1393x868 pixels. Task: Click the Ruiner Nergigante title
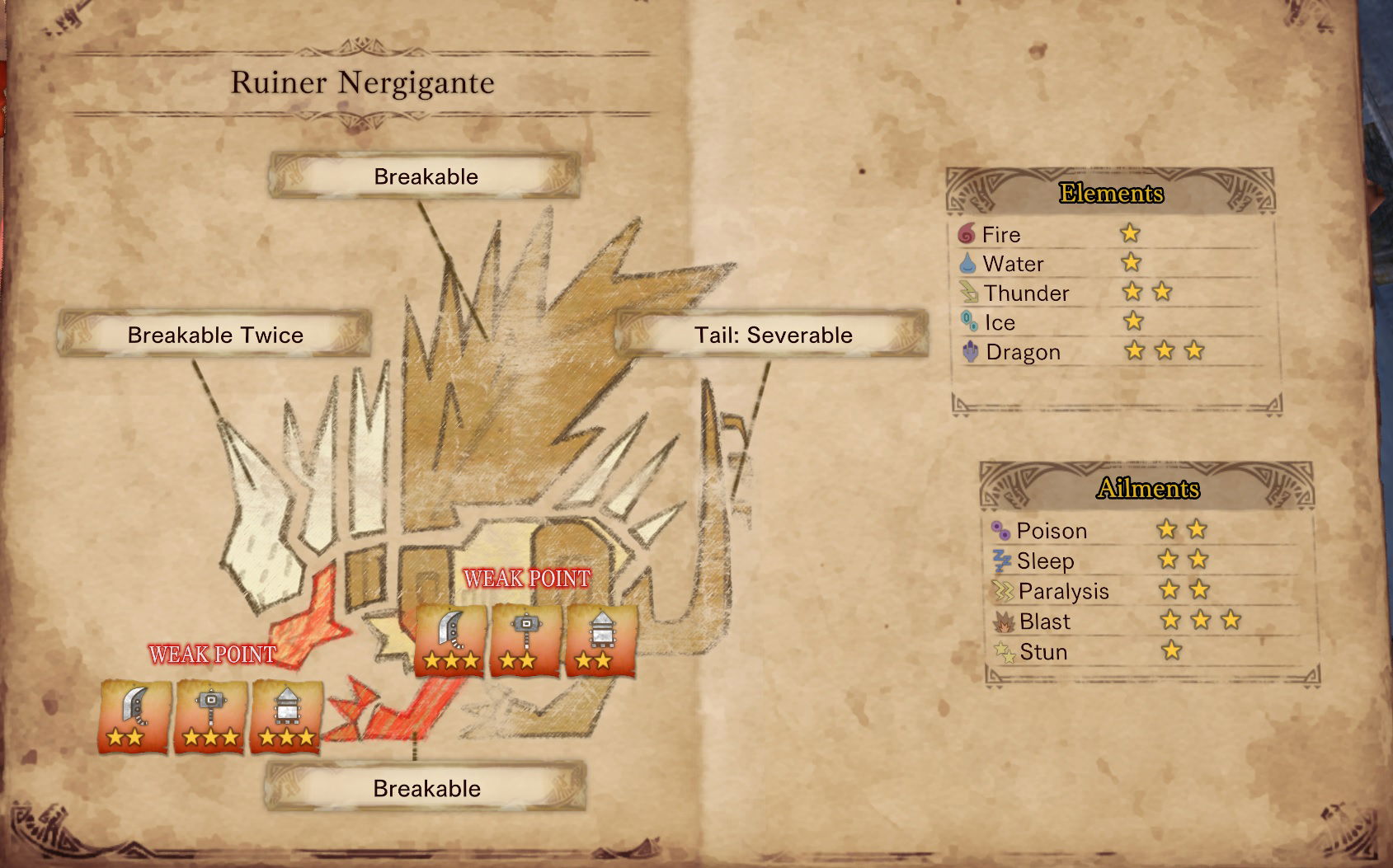coord(363,82)
